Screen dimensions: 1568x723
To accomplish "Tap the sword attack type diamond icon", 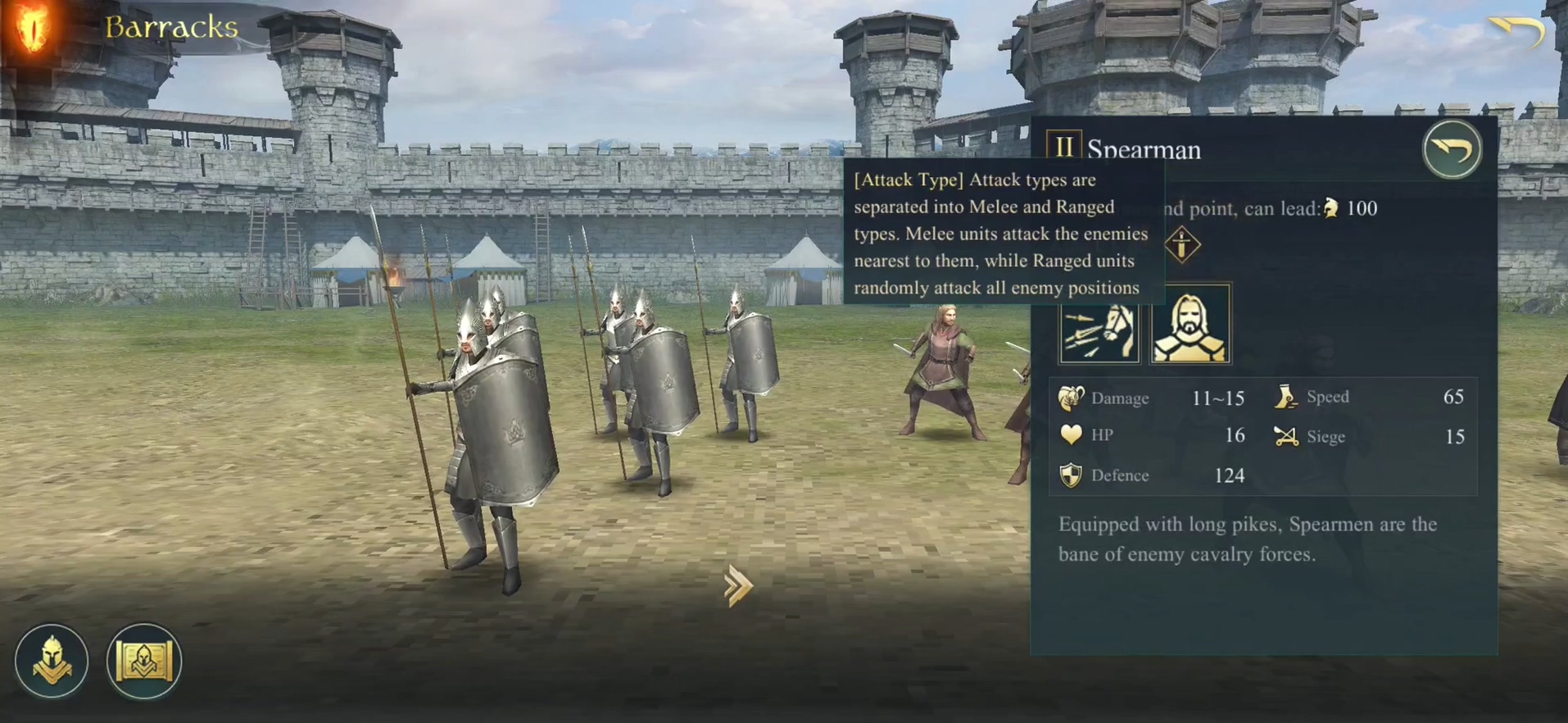I will (x=1181, y=245).
